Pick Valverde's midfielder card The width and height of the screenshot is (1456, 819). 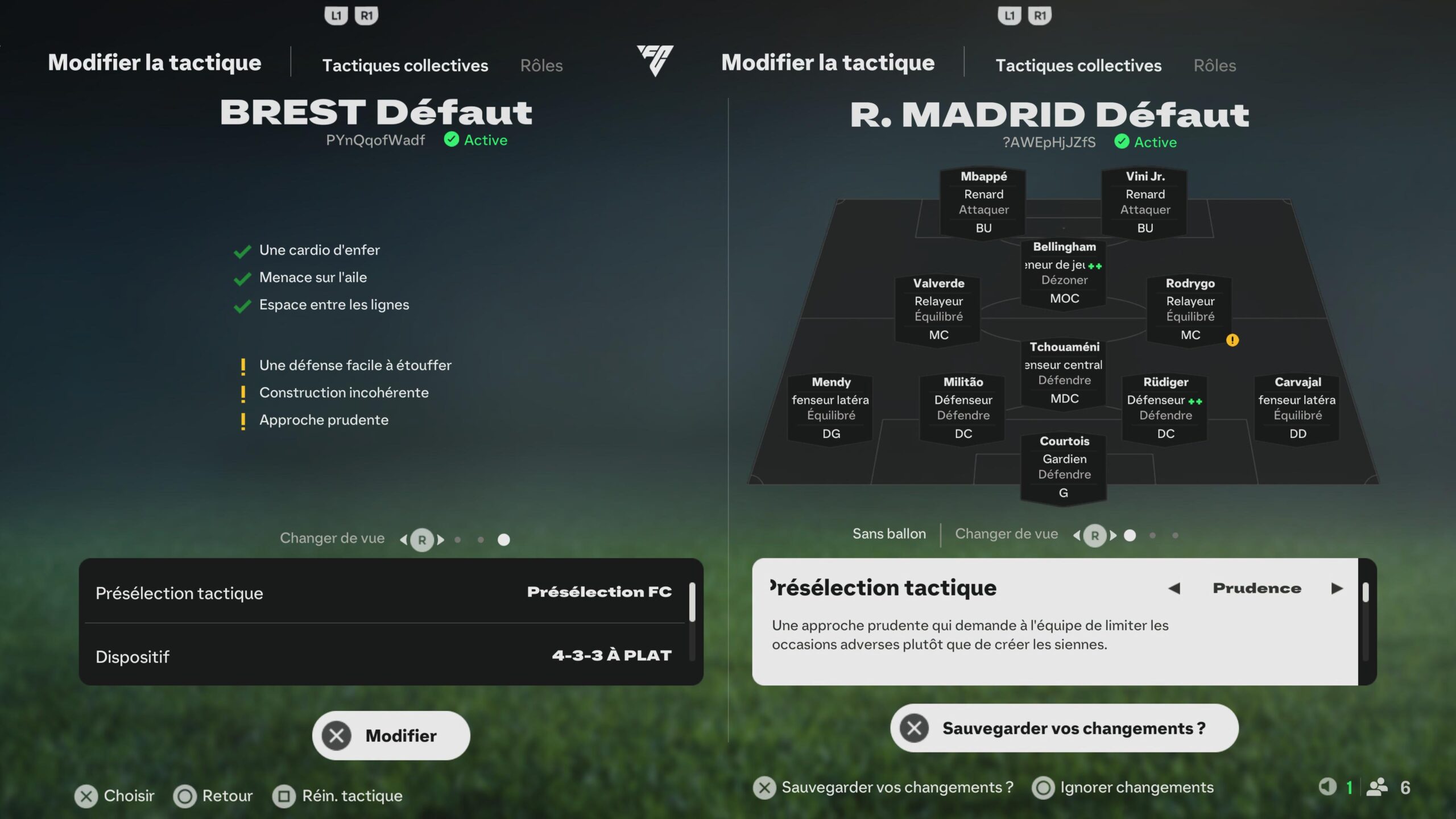pos(938,309)
